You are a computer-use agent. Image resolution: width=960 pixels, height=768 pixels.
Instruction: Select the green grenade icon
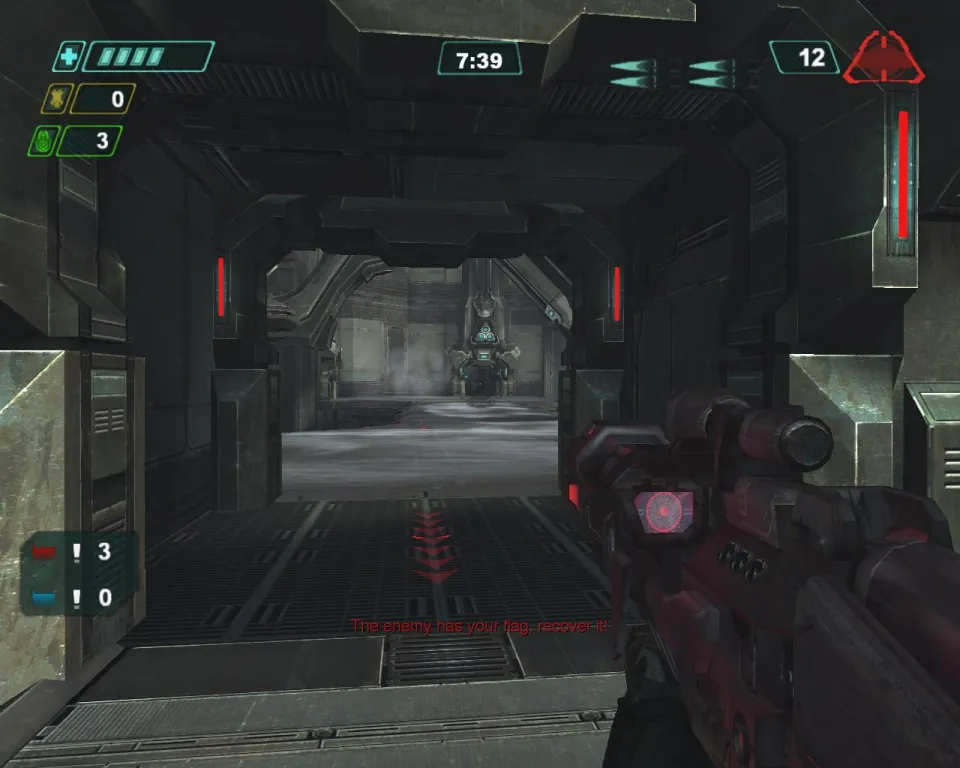coord(41,141)
